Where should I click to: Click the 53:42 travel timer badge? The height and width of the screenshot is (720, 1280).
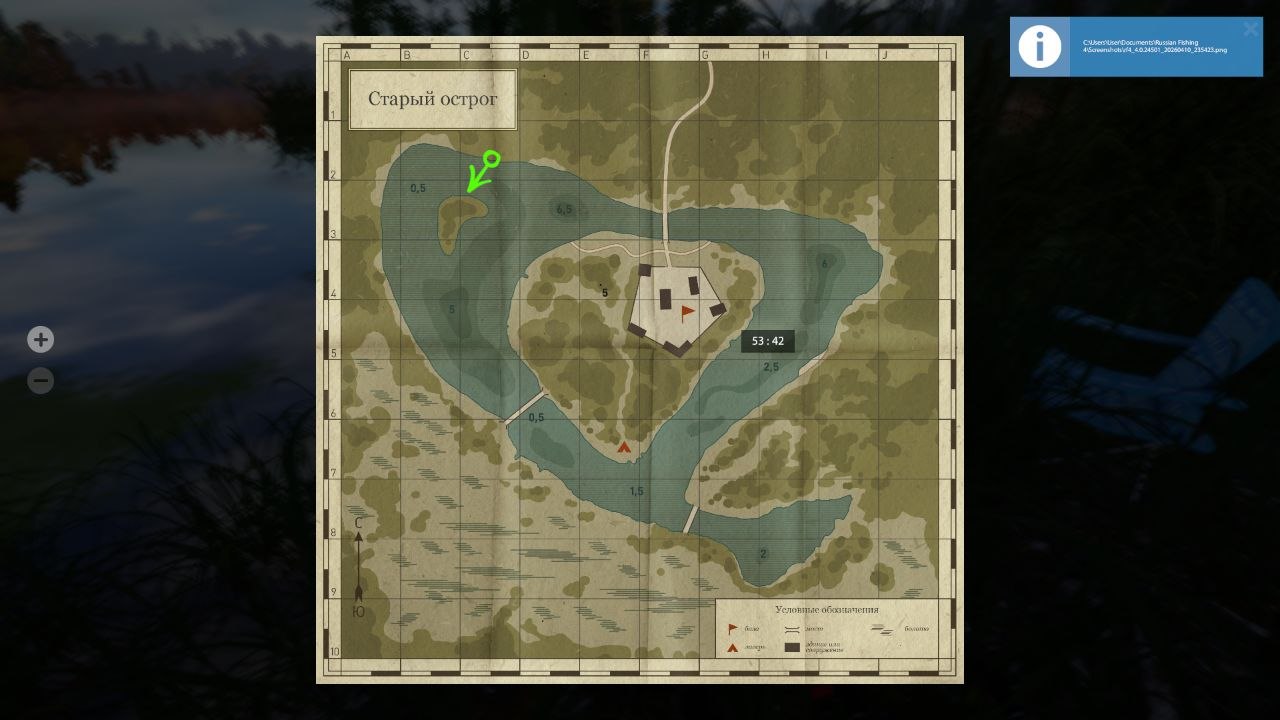click(x=768, y=341)
